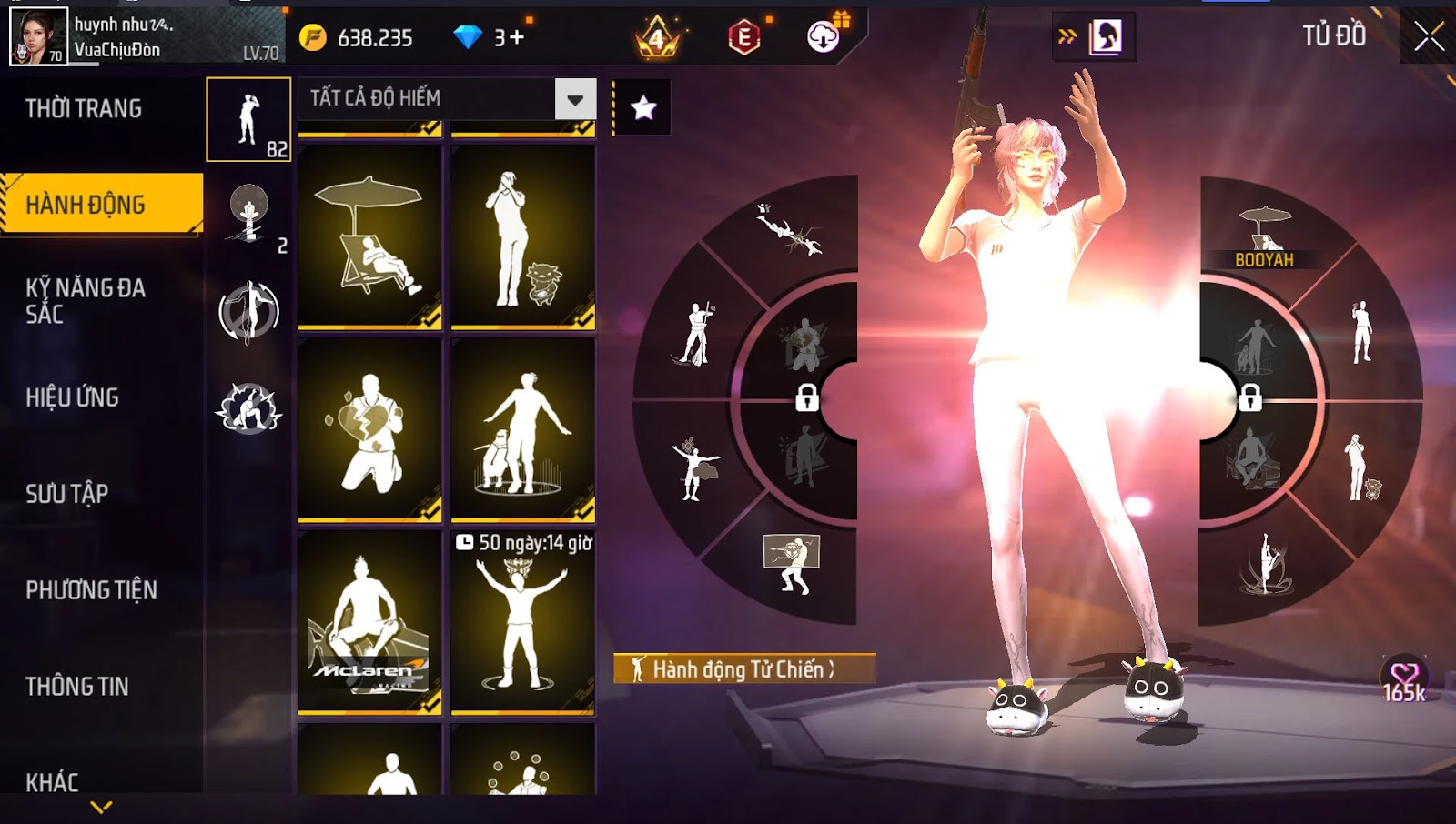Select the beach chair umbrella emote
The height and width of the screenshot is (824, 1456).
click(x=369, y=236)
